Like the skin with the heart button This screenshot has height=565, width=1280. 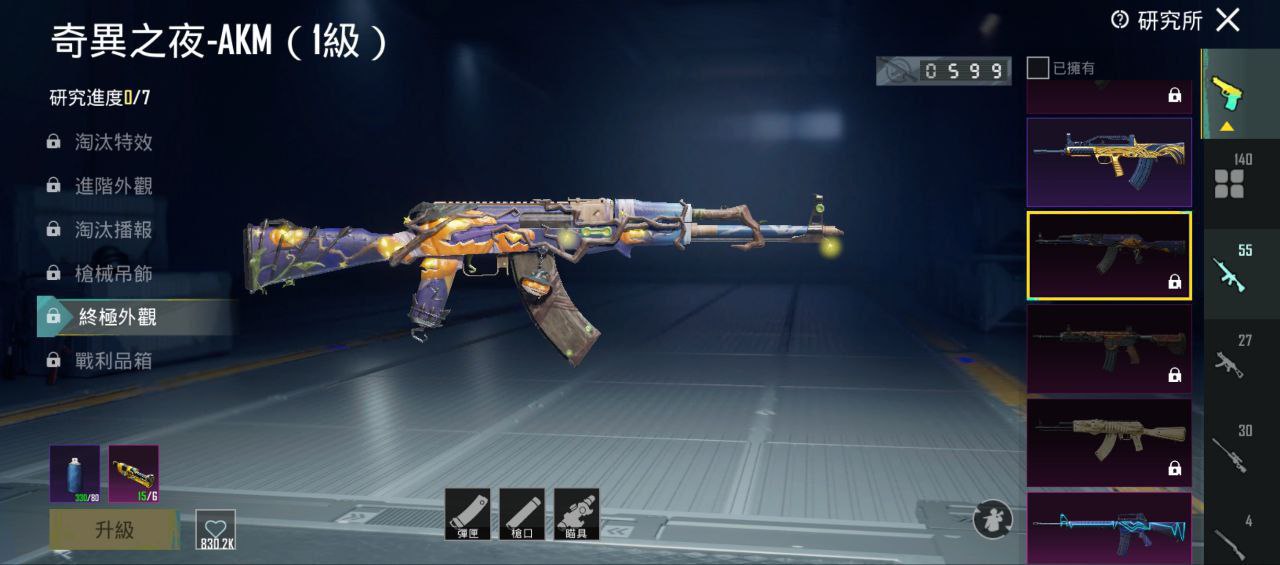click(215, 529)
